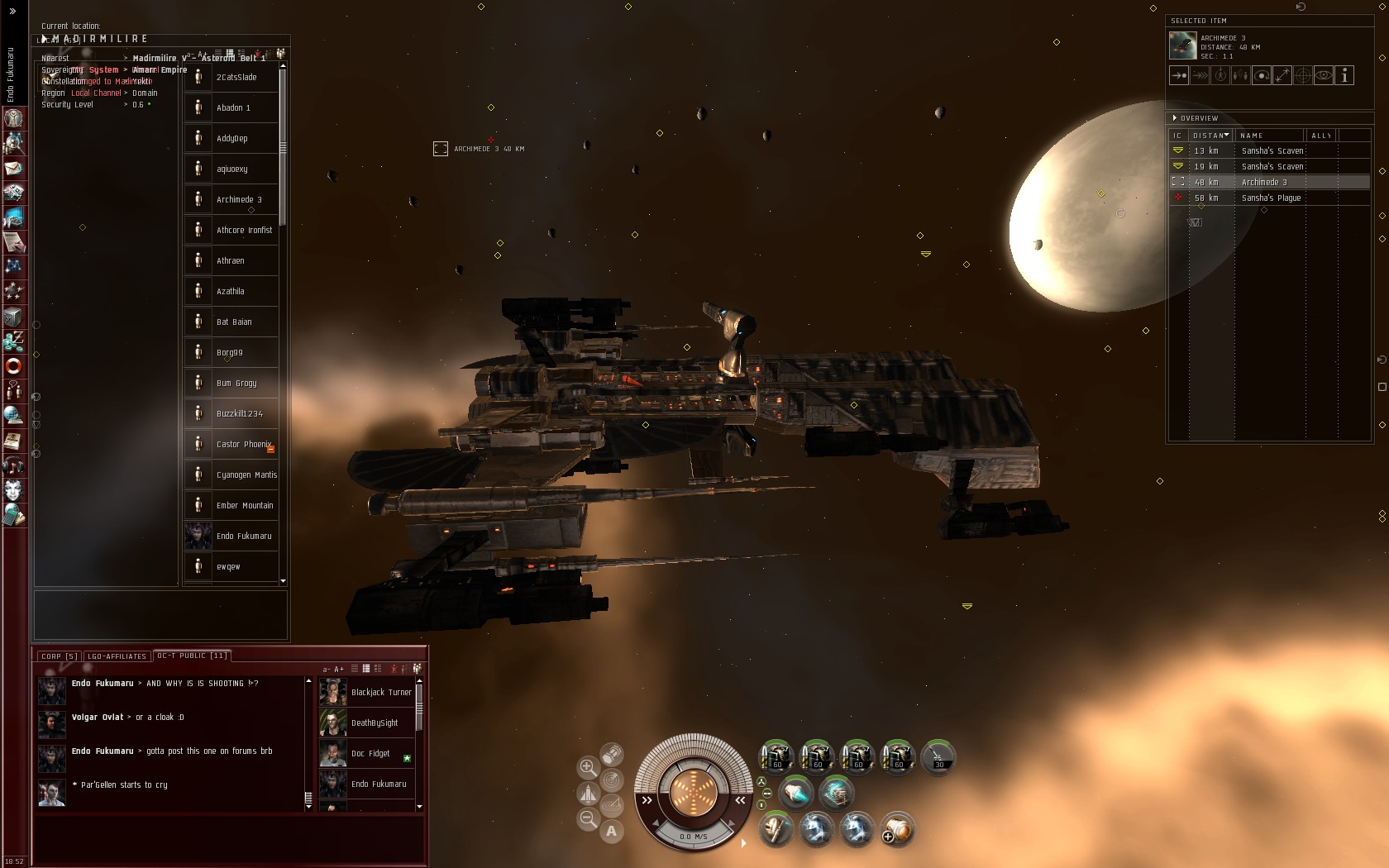Open the mail envelope icon
The image size is (1389, 868).
point(13,168)
